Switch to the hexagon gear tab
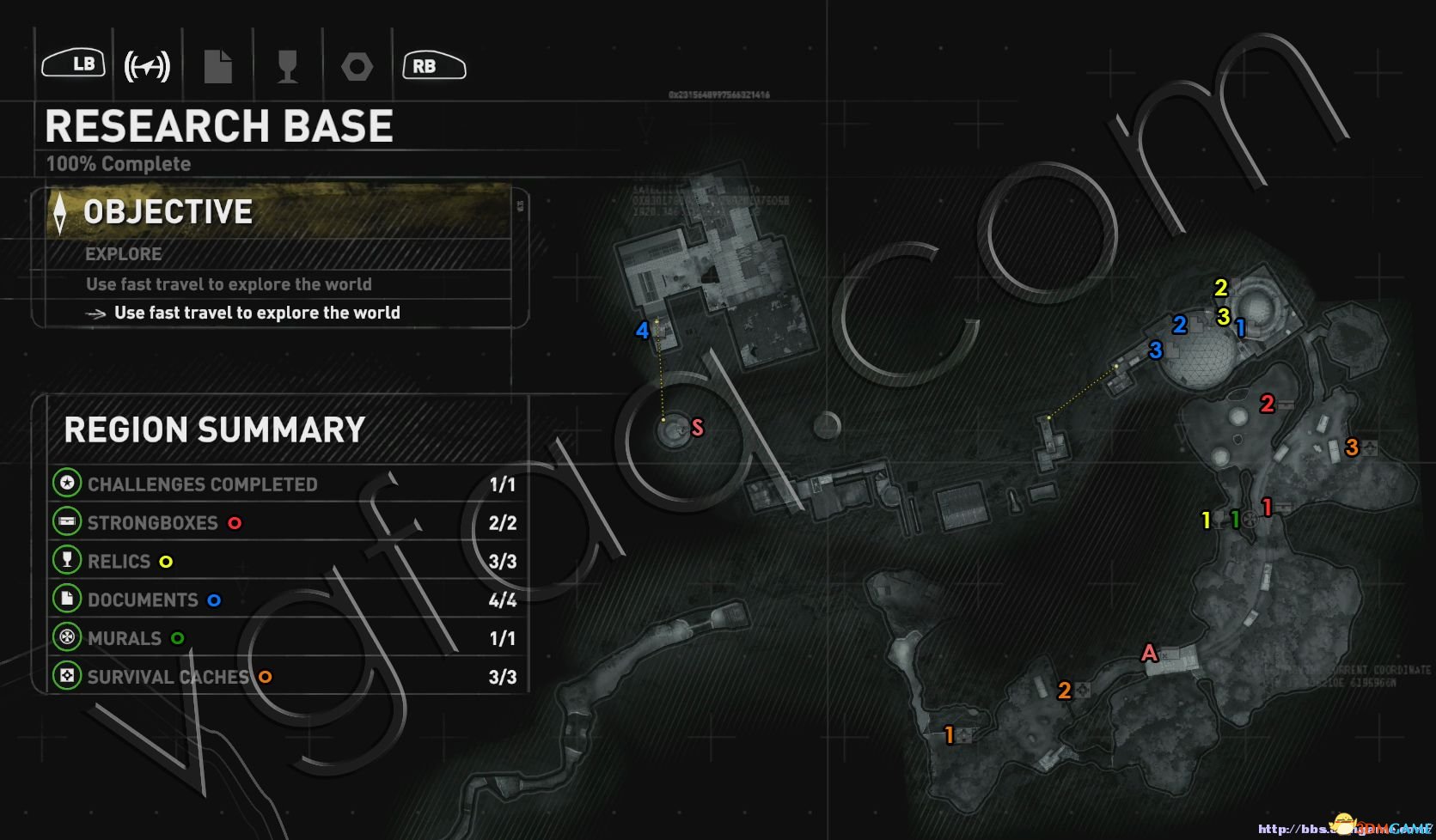Image resolution: width=1436 pixels, height=840 pixels. tap(357, 66)
